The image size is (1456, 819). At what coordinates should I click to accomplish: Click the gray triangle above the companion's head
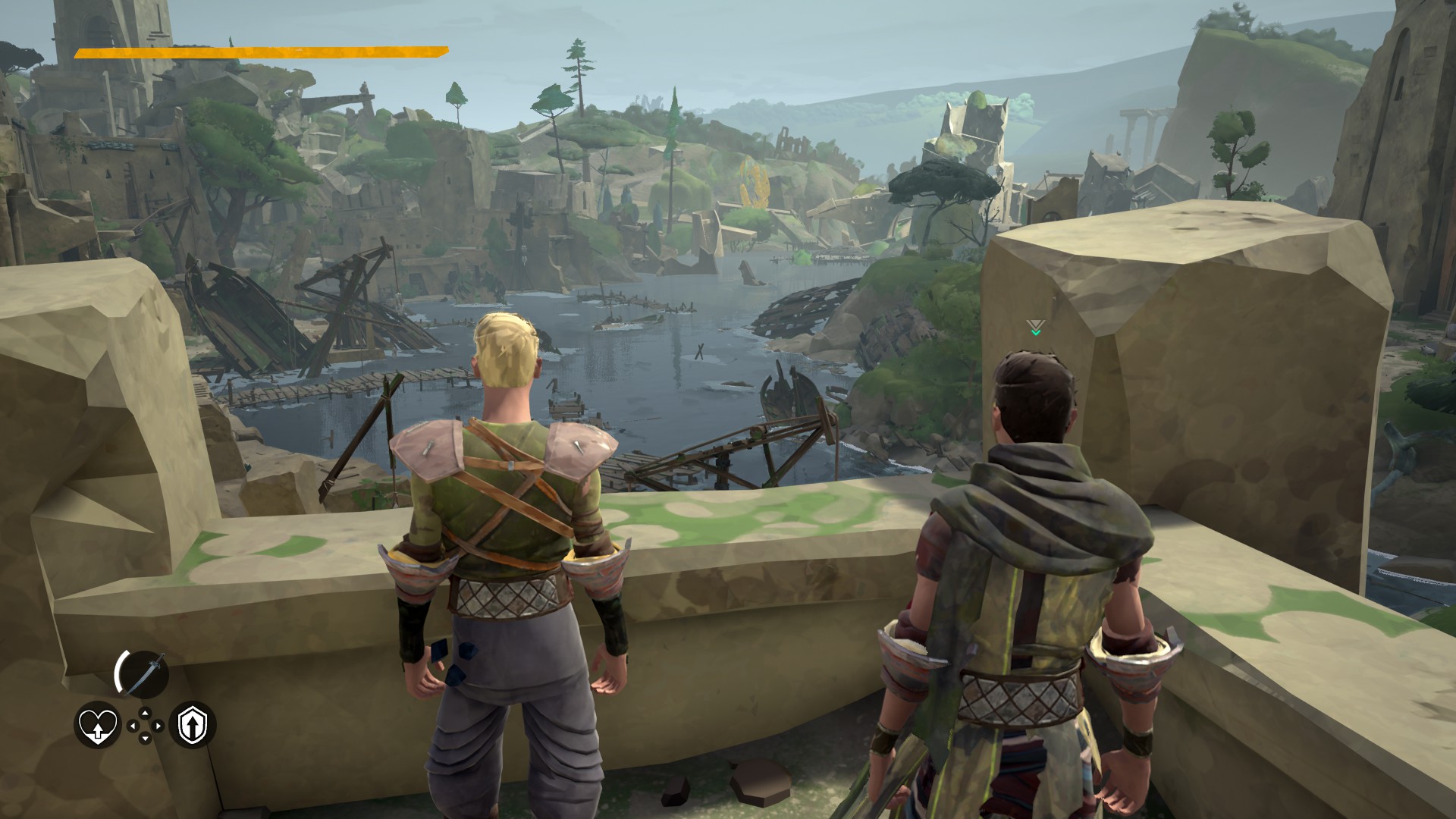click(x=1036, y=324)
